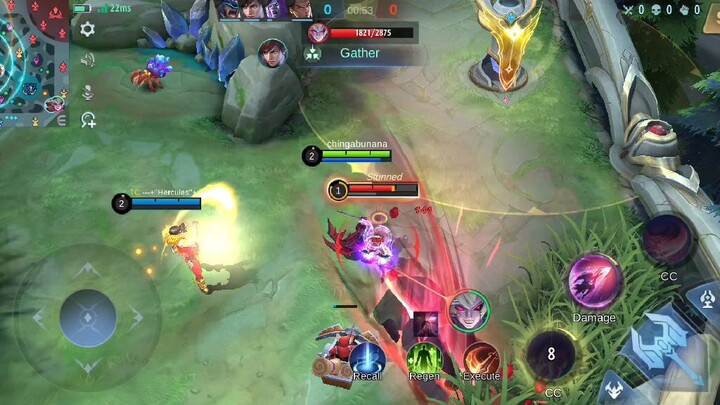Open the minimap

33,62
